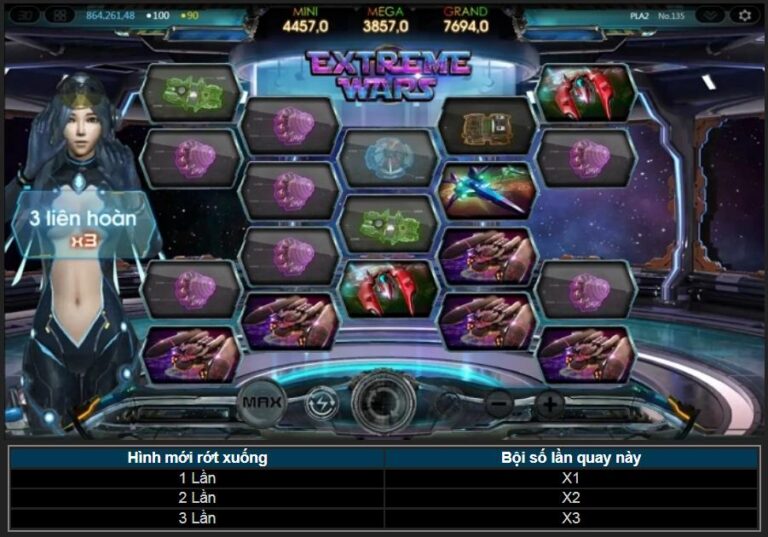
Task: Click the four-dot grid icon at top left
Action: click(x=60, y=15)
